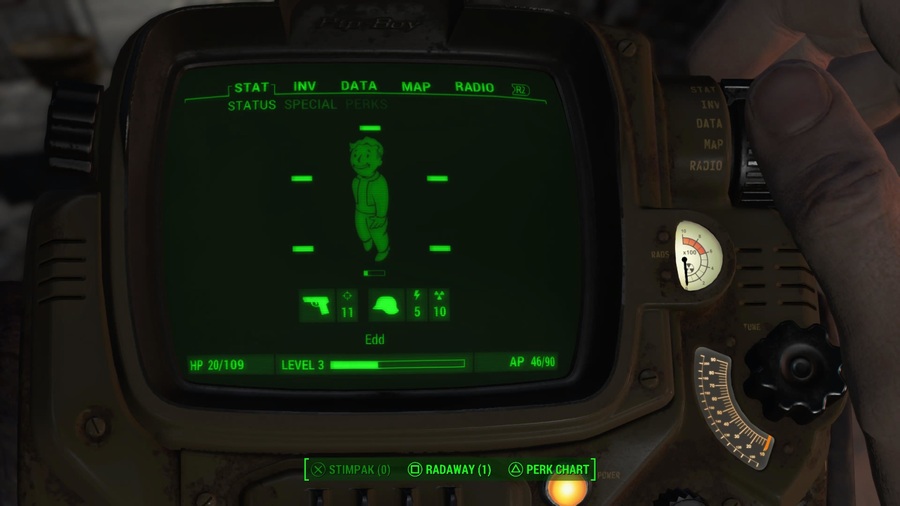Select the RADIO tab

click(474, 87)
